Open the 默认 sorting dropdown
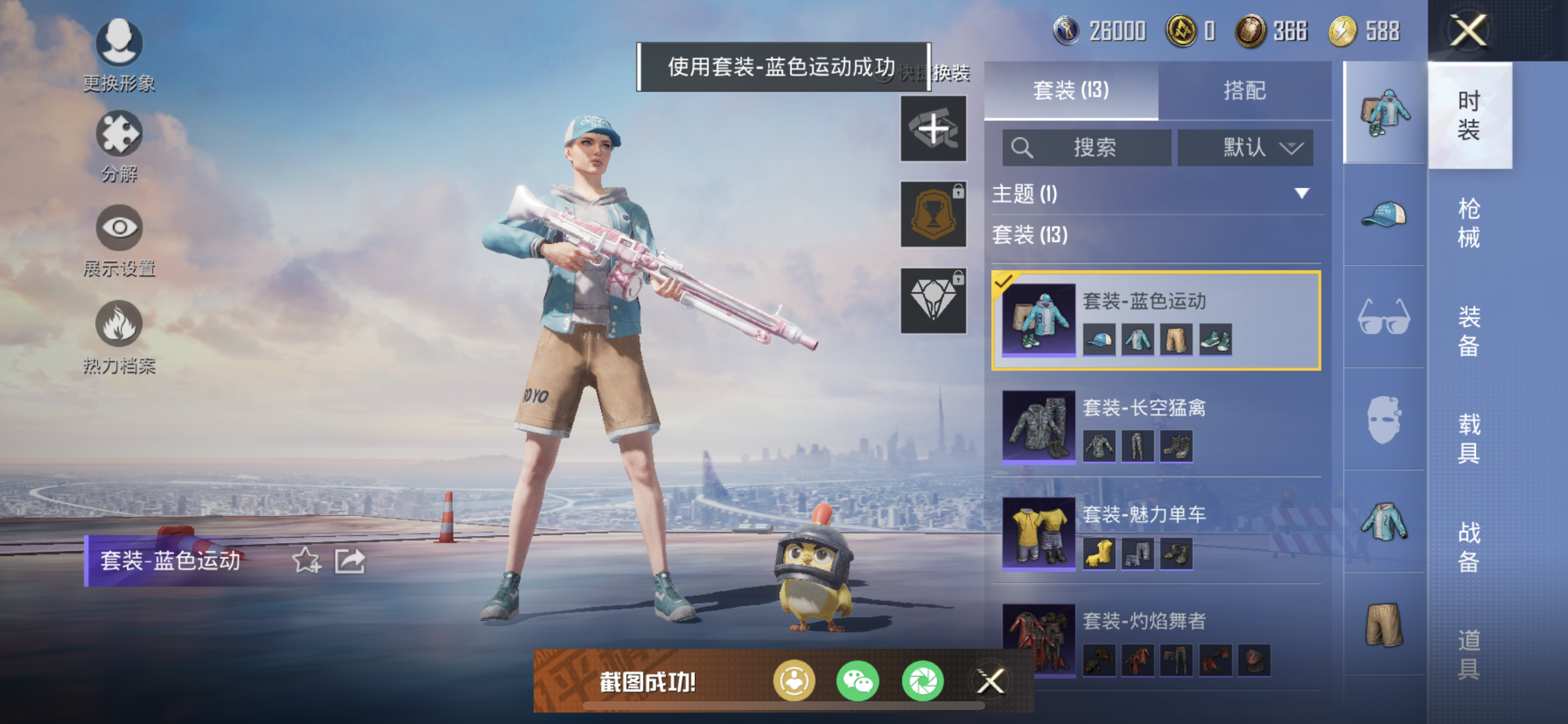The width and height of the screenshot is (1568, 724). pyautogui.click(x=1246, y=147)
